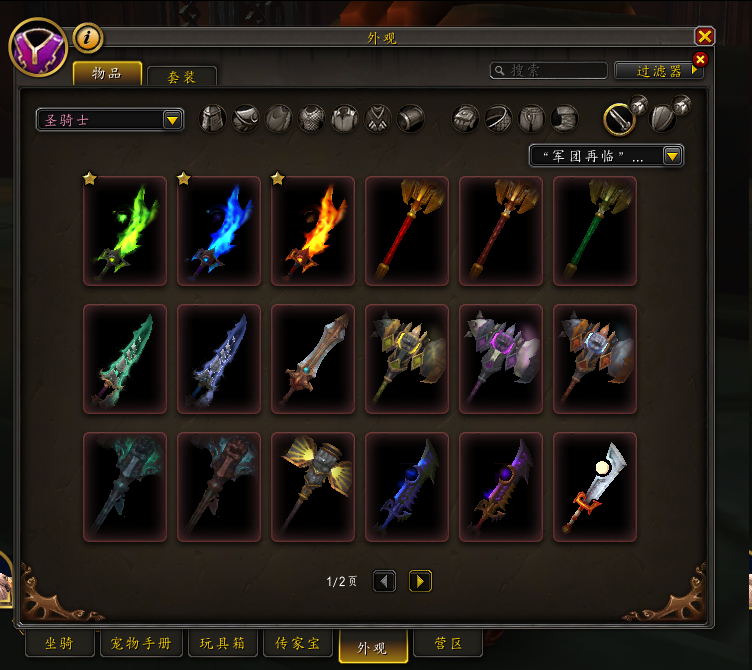The image size is (752, 670).
Task: Open the 玩具箱 toy box tab
Action: click(x=222, y=644)
